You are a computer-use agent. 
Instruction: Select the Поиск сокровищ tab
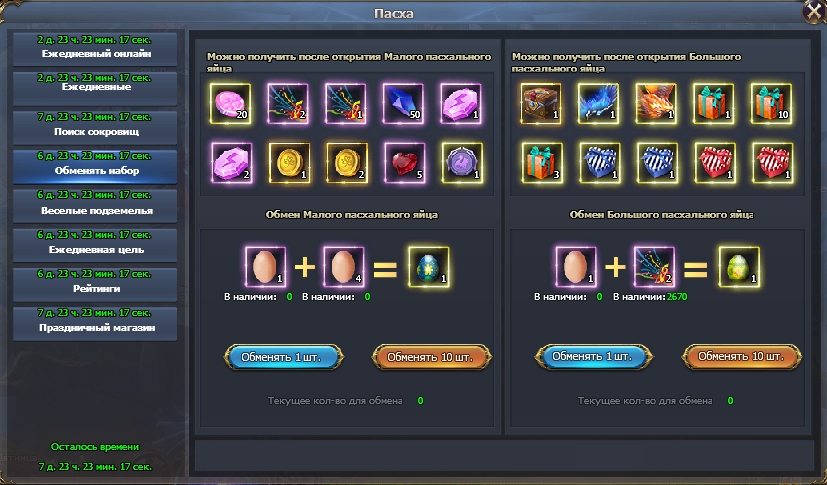coord(96,126)
